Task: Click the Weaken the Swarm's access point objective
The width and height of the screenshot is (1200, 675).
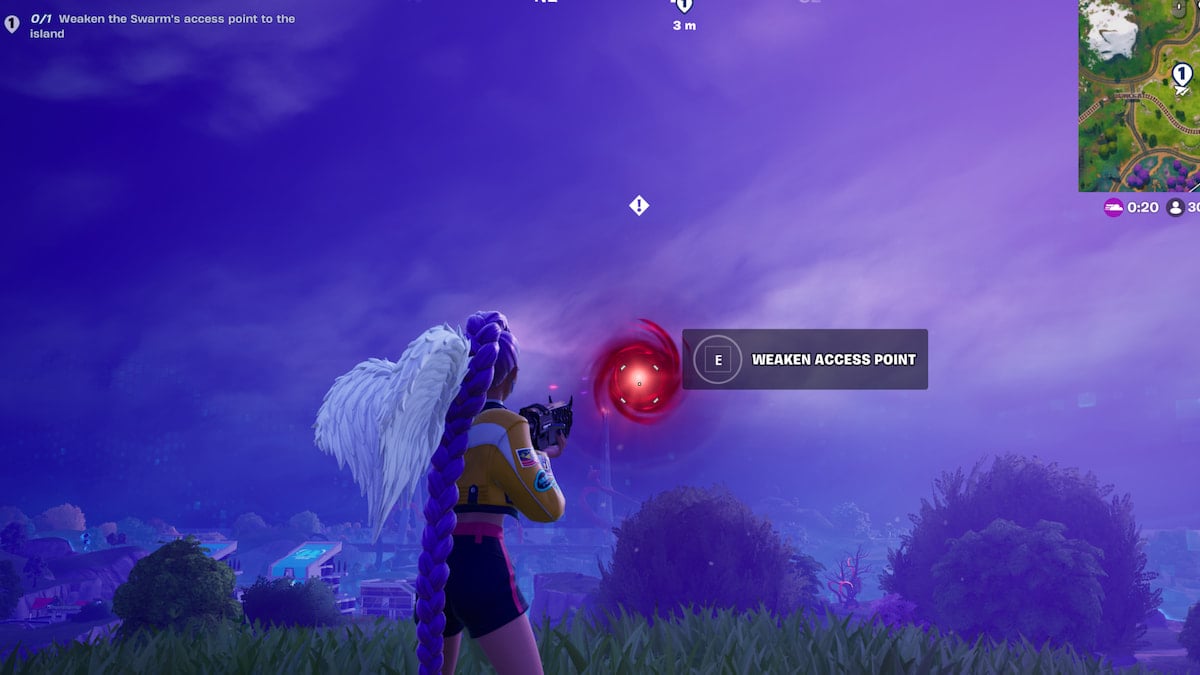Action: click(x=162, y=26)
